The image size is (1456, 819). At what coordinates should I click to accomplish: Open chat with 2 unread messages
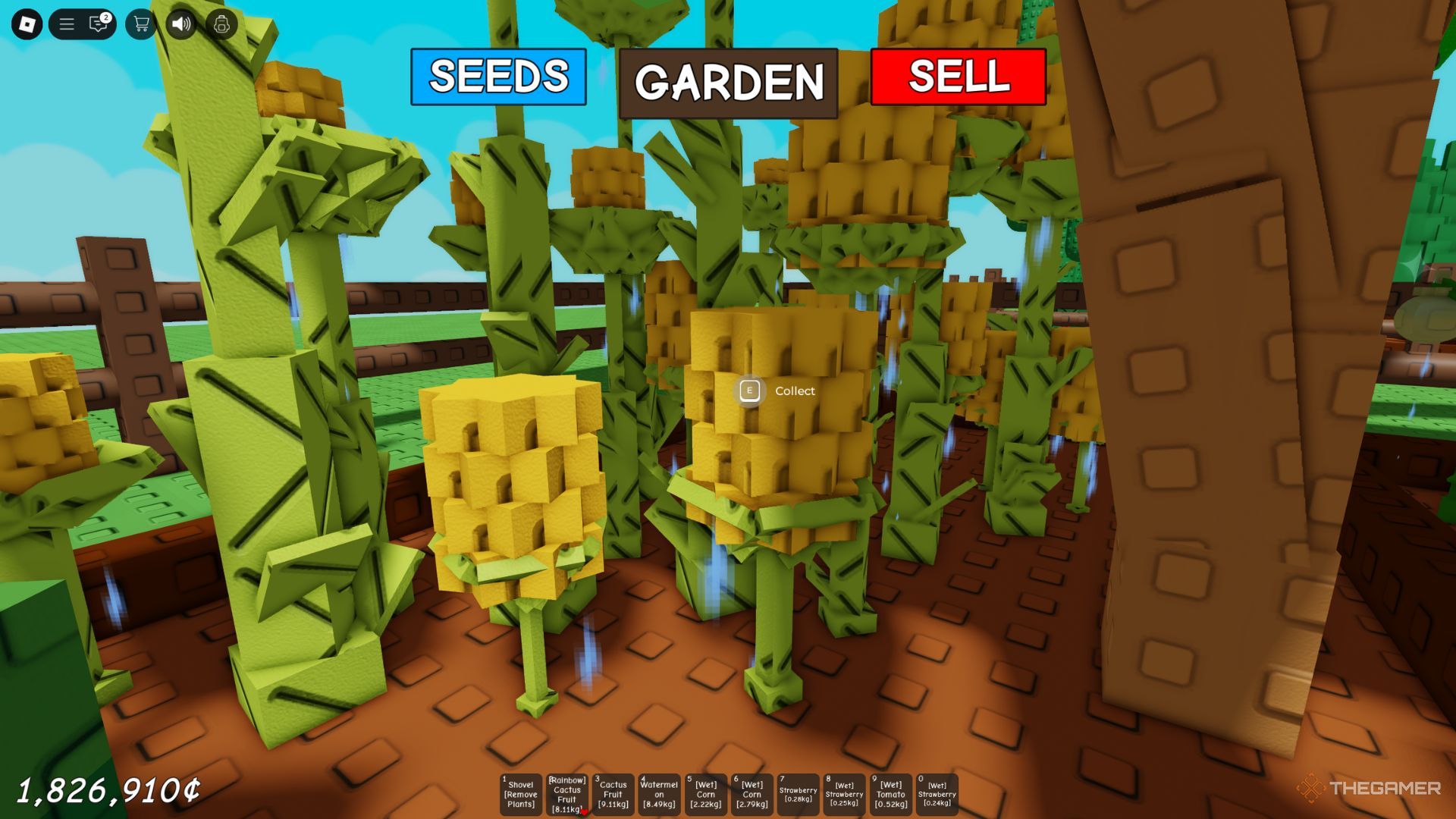point(99,24)
